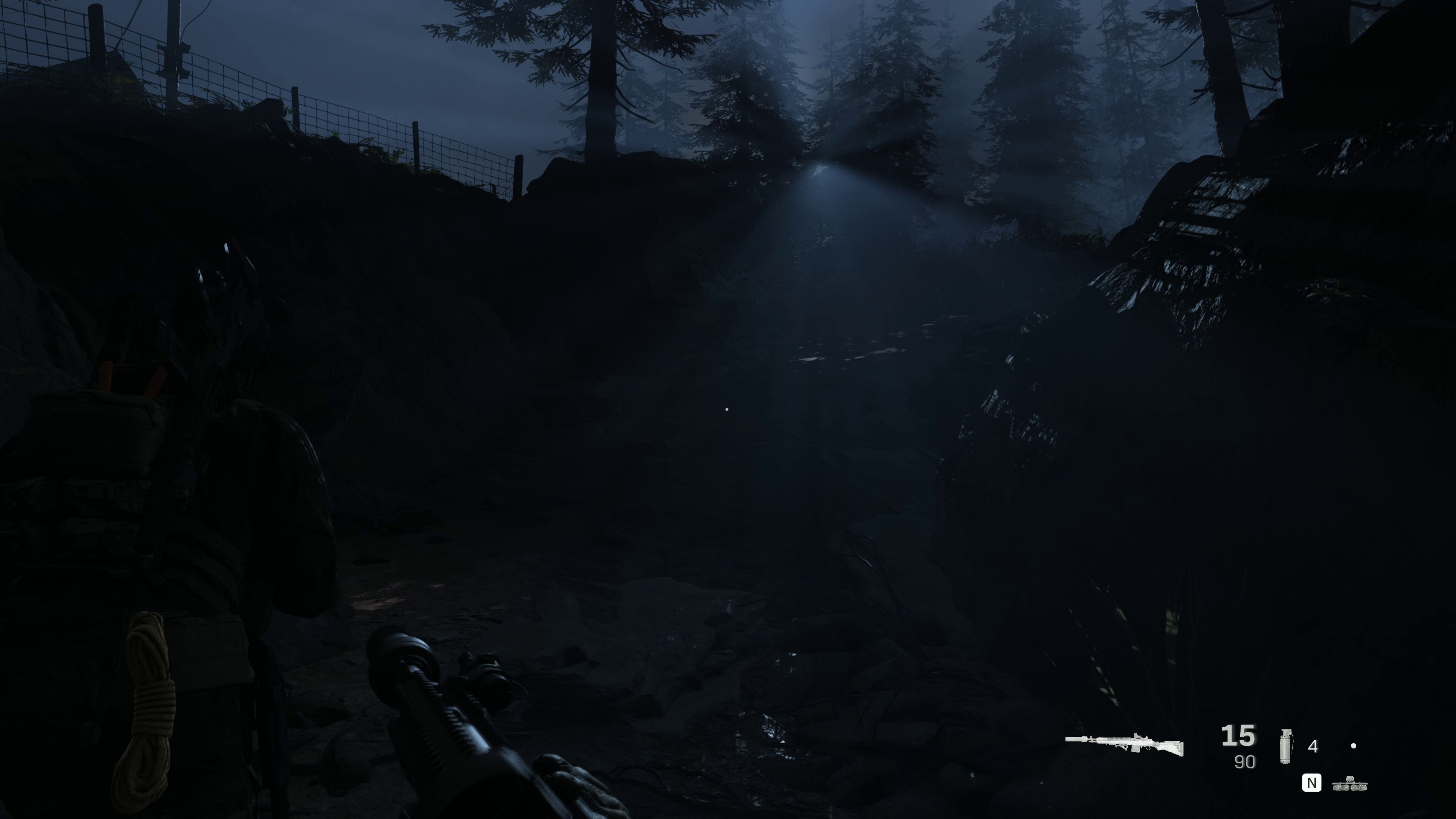Click the rifle's suppressor in the weapon icon
This screenshot has width=1456, height=819.
tap(1076, 739)
